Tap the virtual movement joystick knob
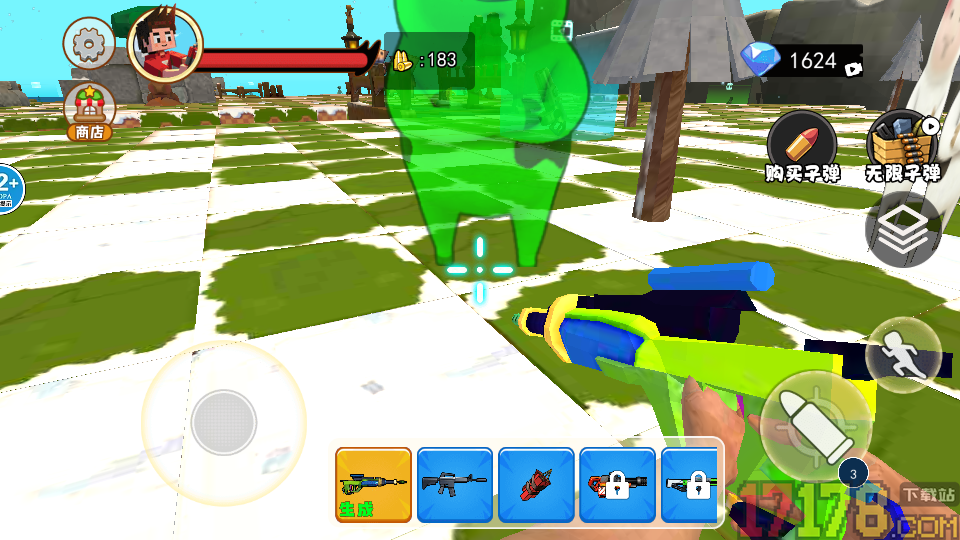Viewport: 960px width, 540px height. click(x=224, y=422)
